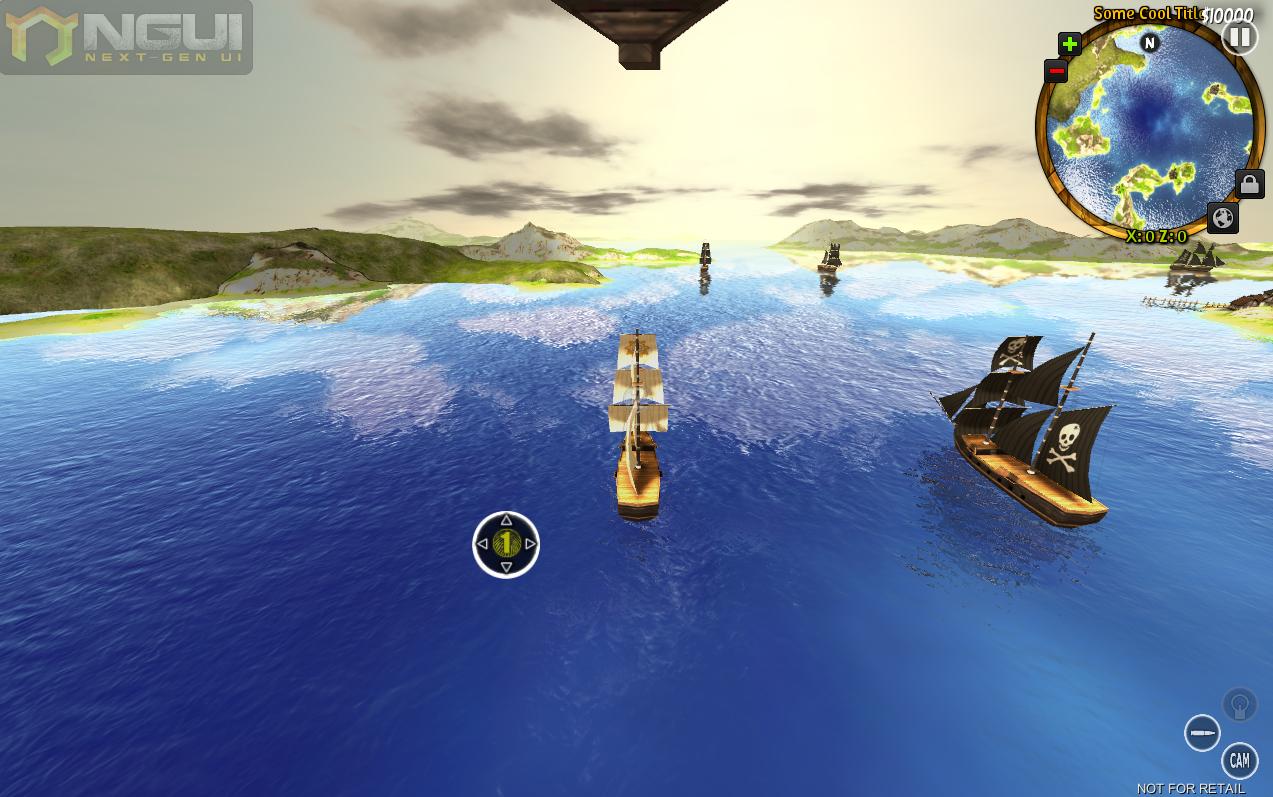Click the left arrow on the joystick pad

coord(482,544)
